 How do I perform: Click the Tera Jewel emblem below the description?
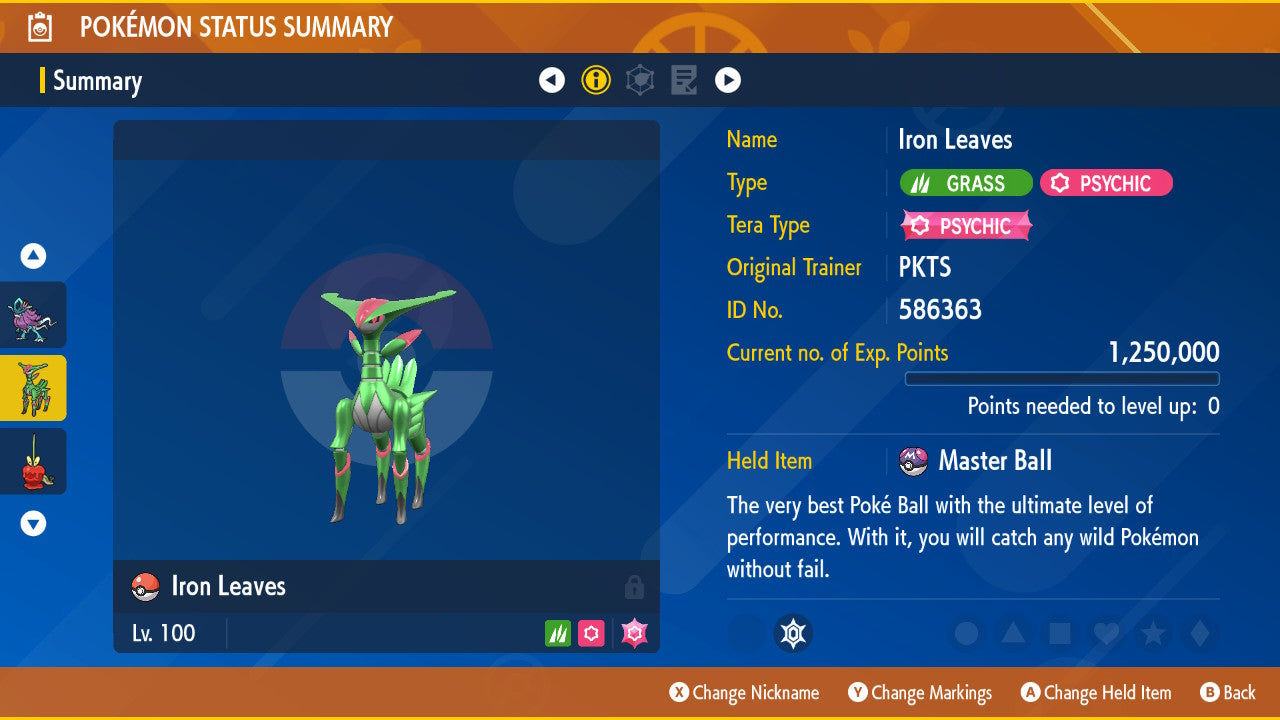(x=793, y=633)
